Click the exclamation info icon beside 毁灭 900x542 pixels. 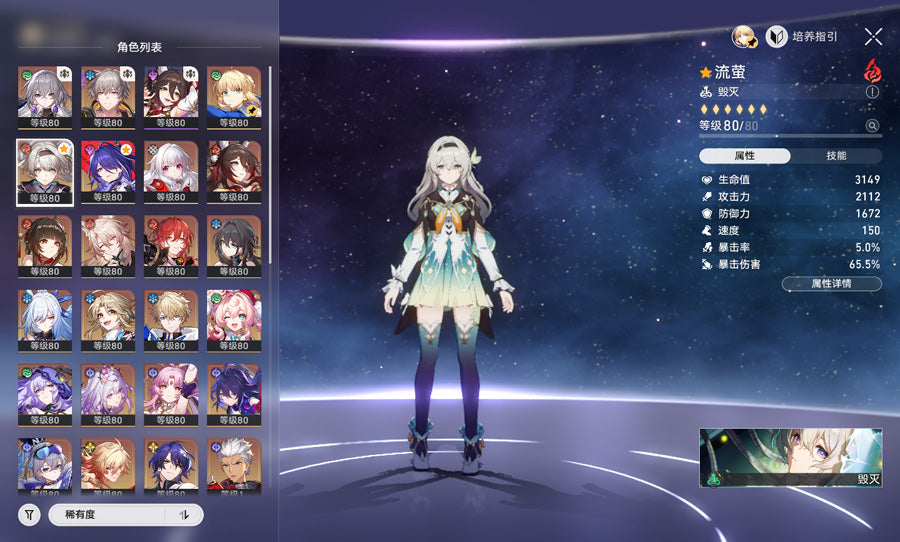[872, 92]
